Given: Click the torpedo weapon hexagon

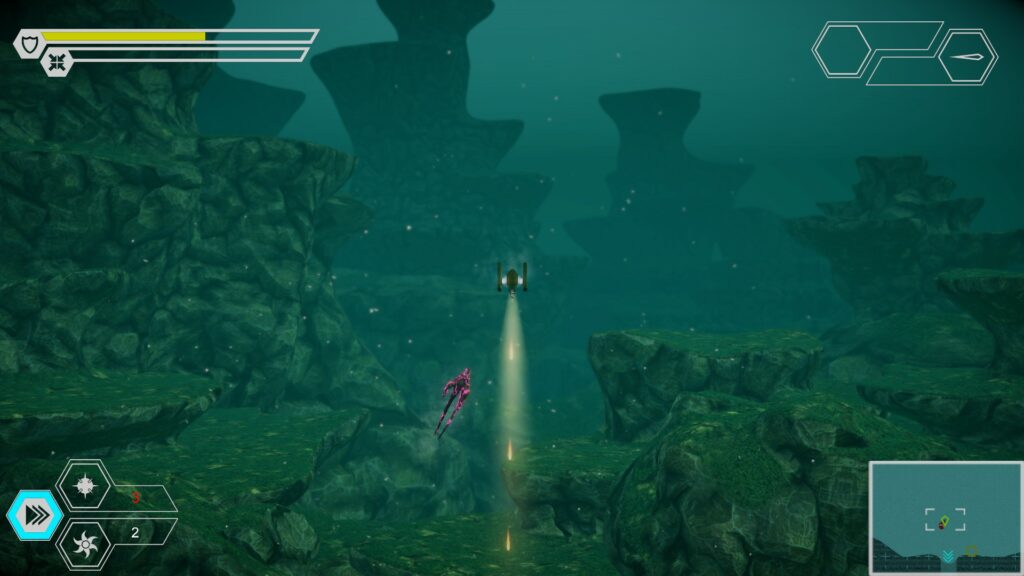Looking at the screenshot, I should (x=967, y=56).
